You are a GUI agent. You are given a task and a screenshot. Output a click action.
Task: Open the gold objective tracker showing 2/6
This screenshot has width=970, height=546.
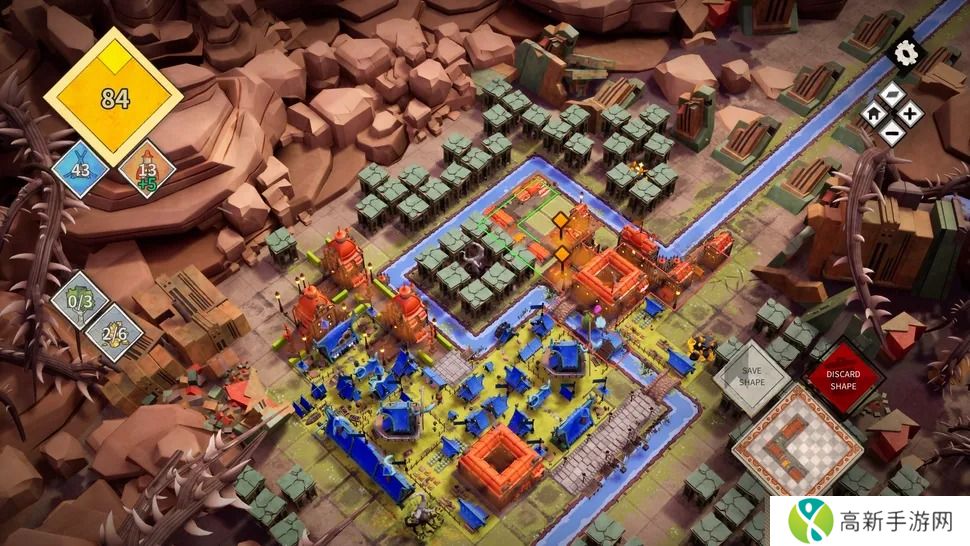tap(113, 332)
